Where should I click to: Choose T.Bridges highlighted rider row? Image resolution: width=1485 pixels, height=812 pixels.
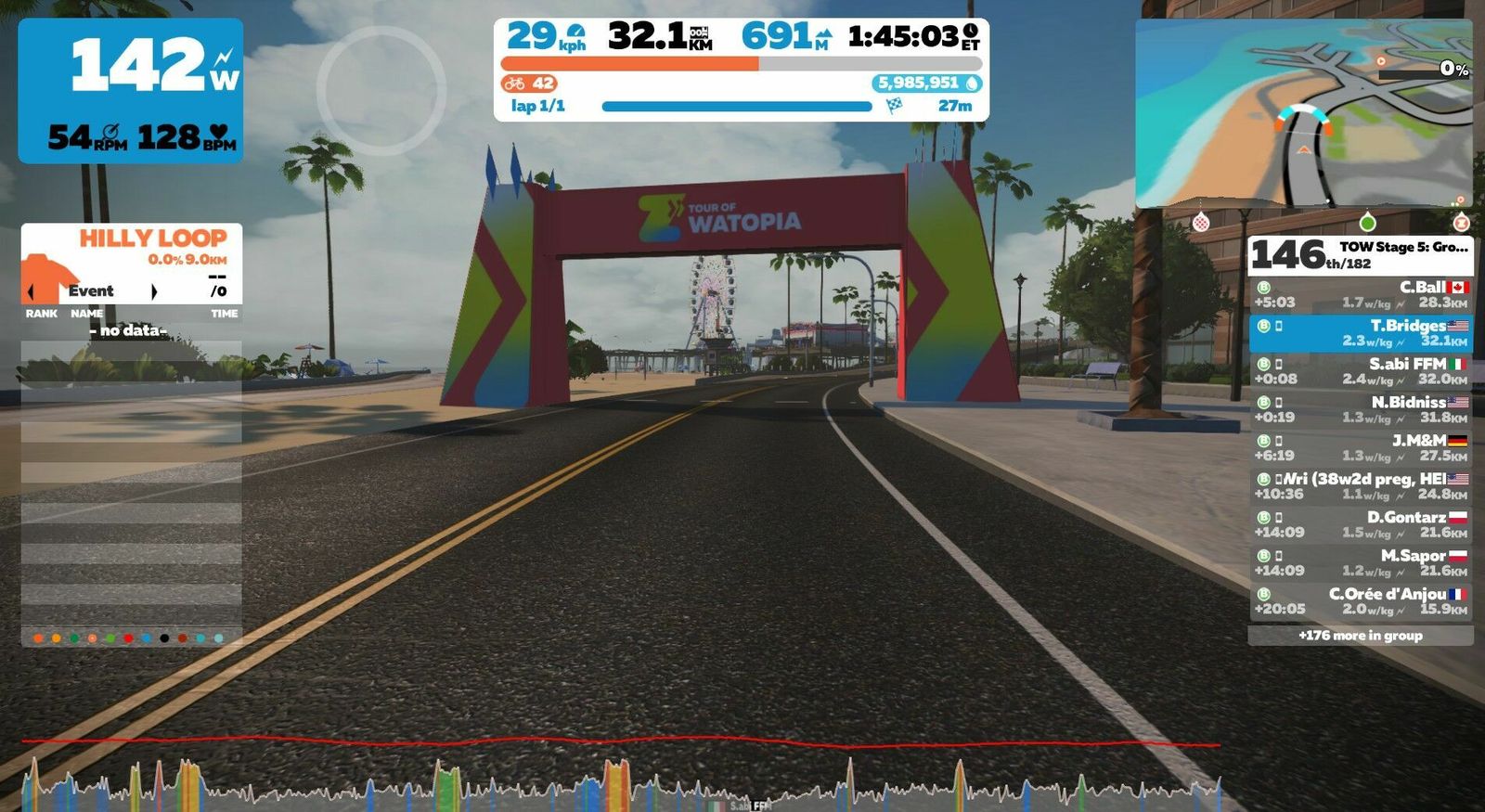pos(1360,333)
